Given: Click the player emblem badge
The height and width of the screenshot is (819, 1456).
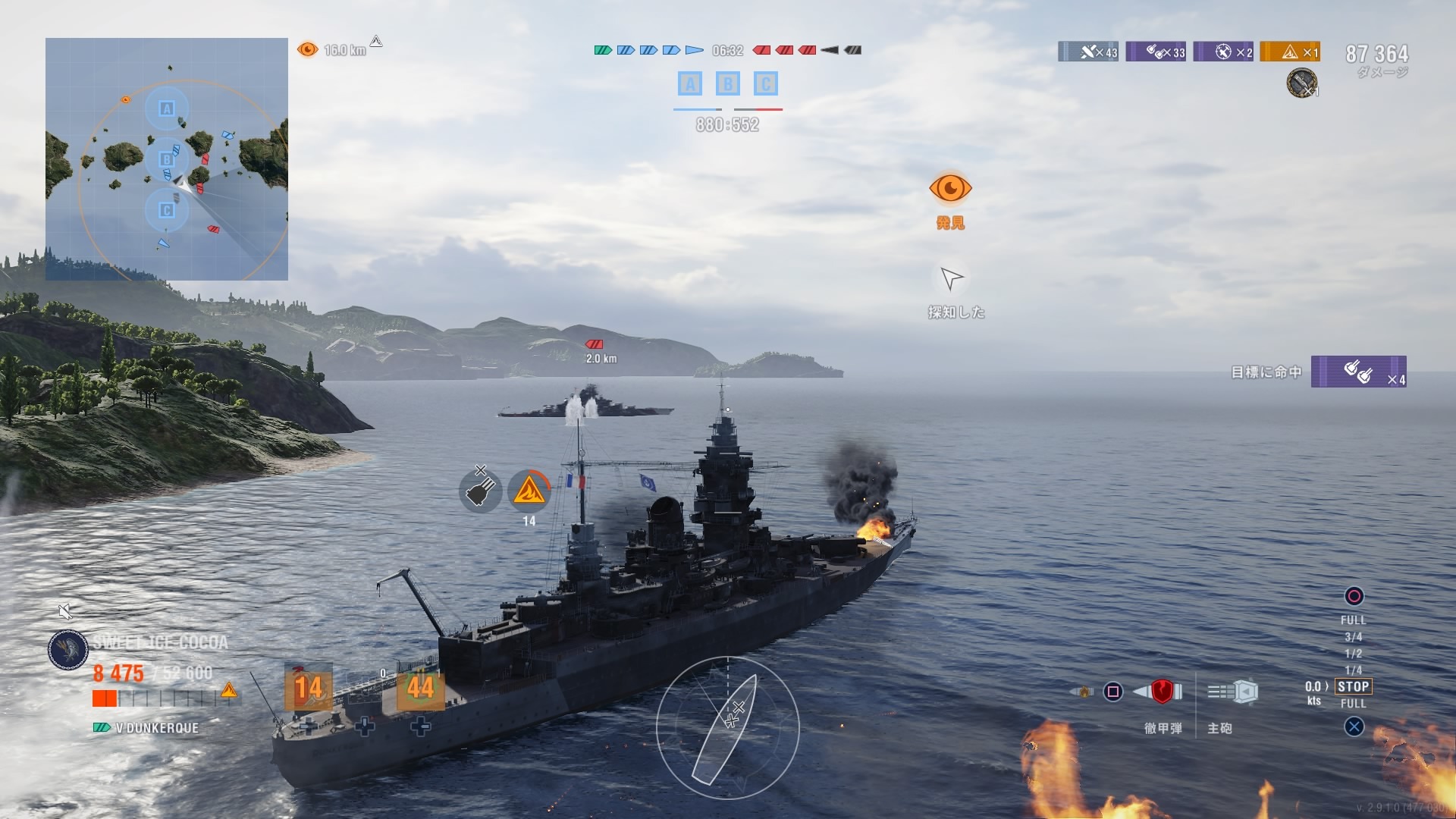Looking at the screenshot, I should point(68,650).
